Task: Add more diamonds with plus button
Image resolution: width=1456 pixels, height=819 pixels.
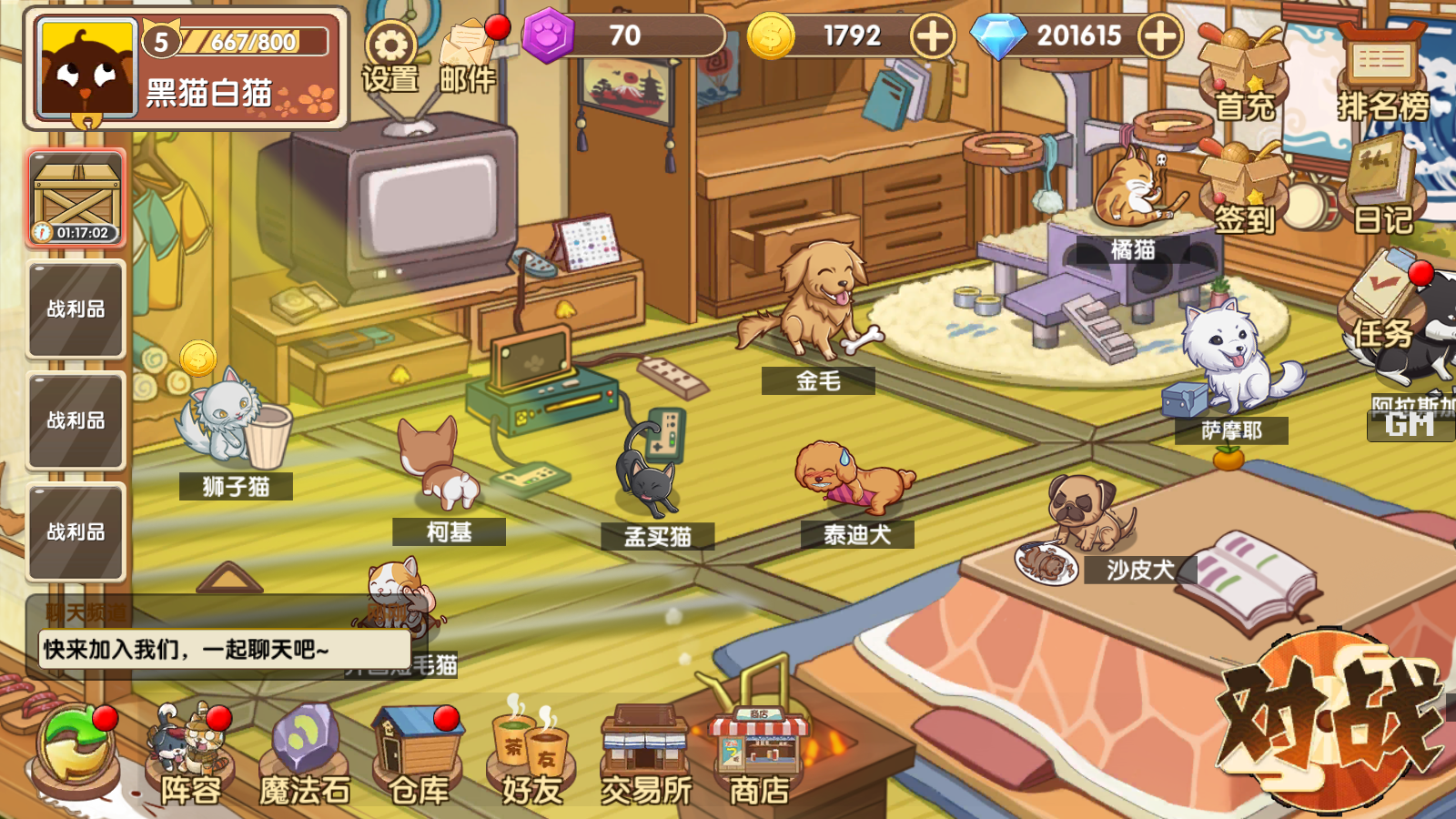Action: (1160, 36)
